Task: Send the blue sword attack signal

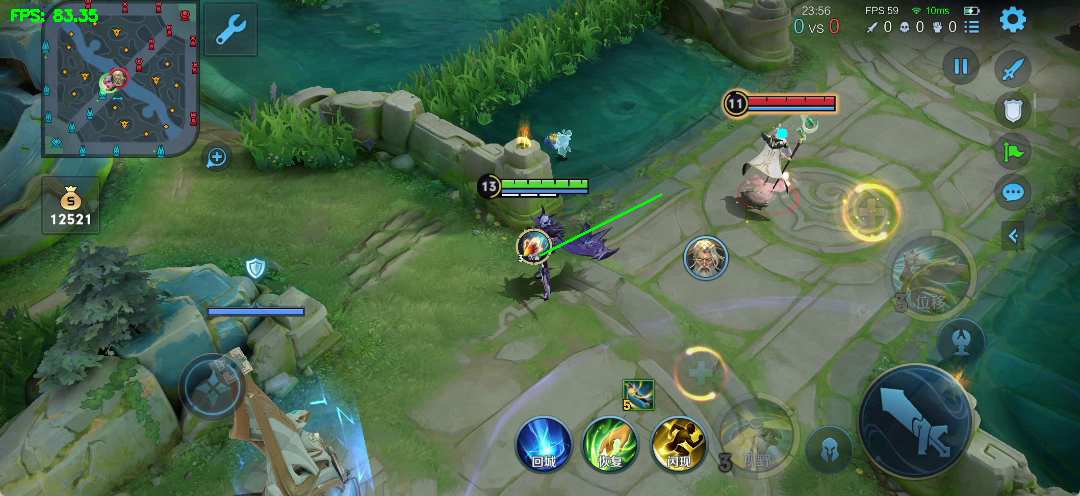Action: (x=1013, y=68)
